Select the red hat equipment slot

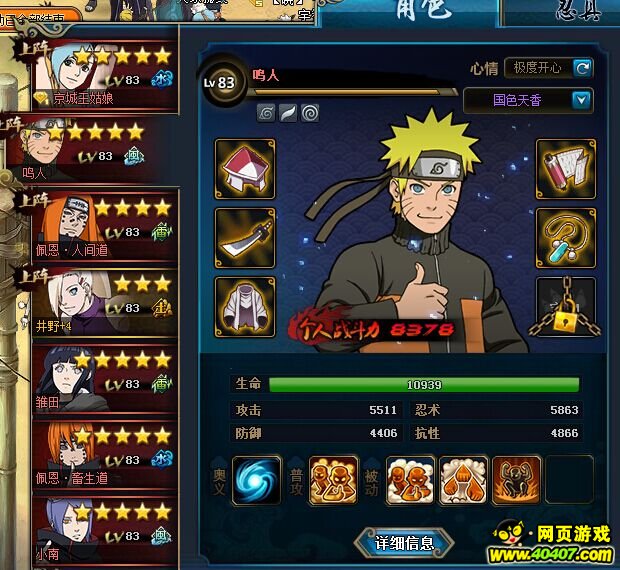tap(245, 168)
